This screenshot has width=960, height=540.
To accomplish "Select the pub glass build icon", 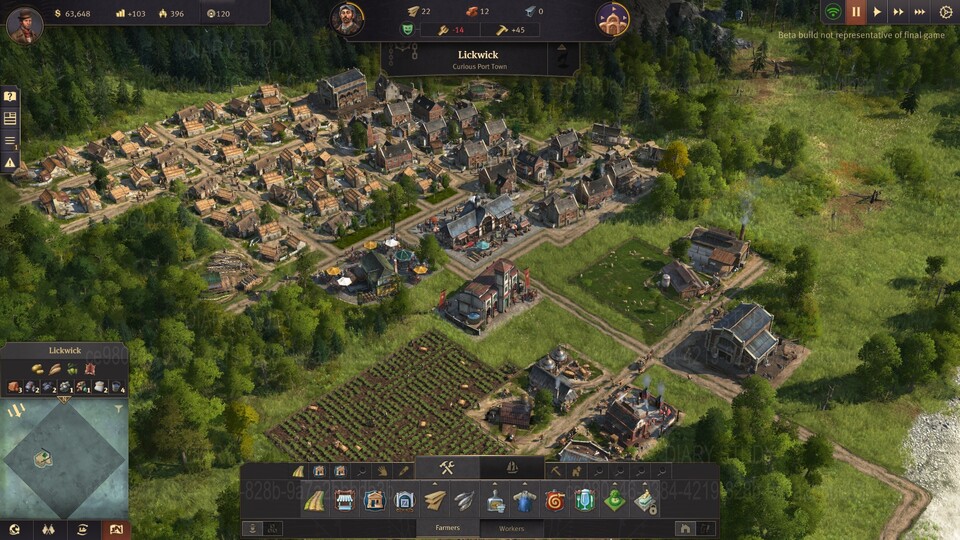I will coord(584,500).
